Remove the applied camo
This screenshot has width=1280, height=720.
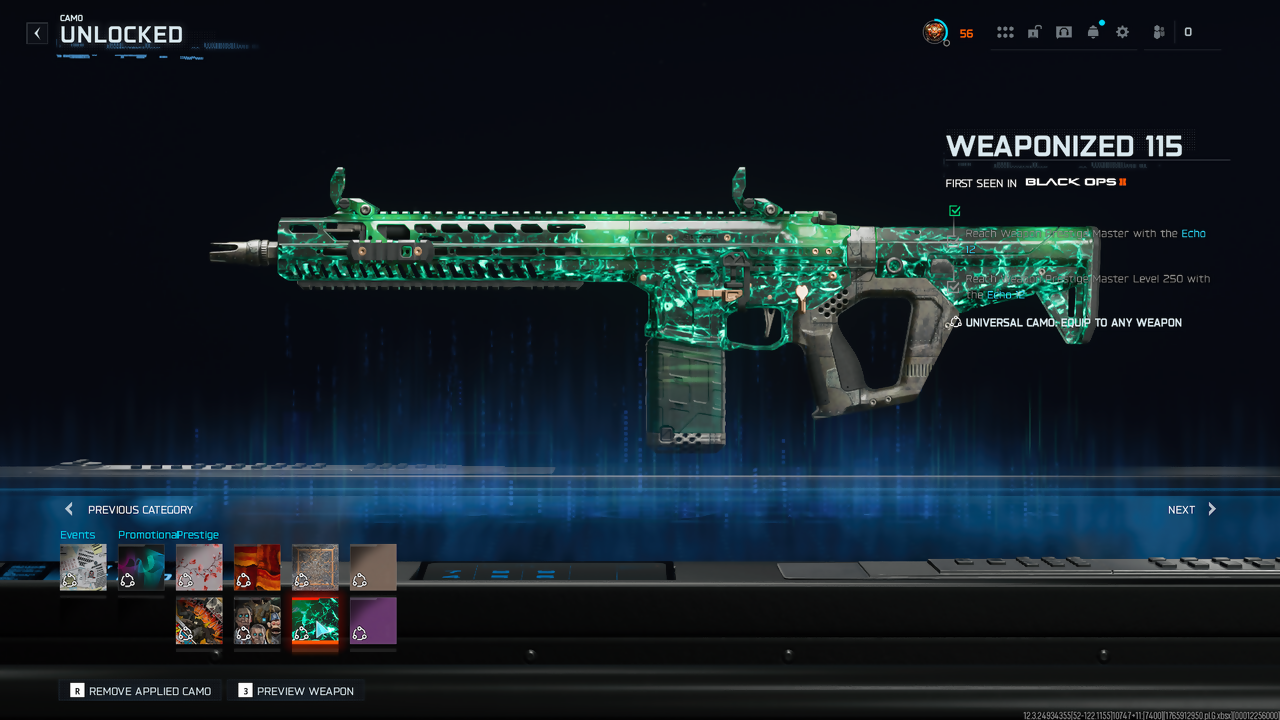pyautogui.click(x=140, y=691)
